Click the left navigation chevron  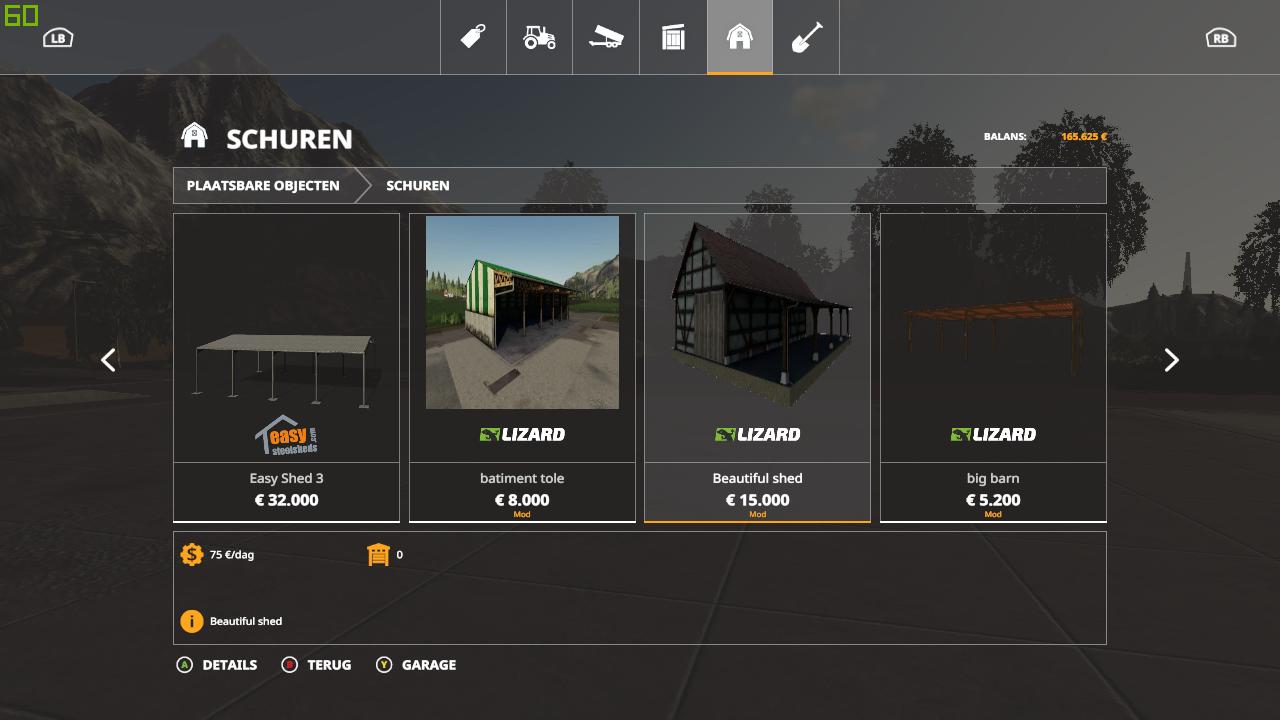point(108,359)
